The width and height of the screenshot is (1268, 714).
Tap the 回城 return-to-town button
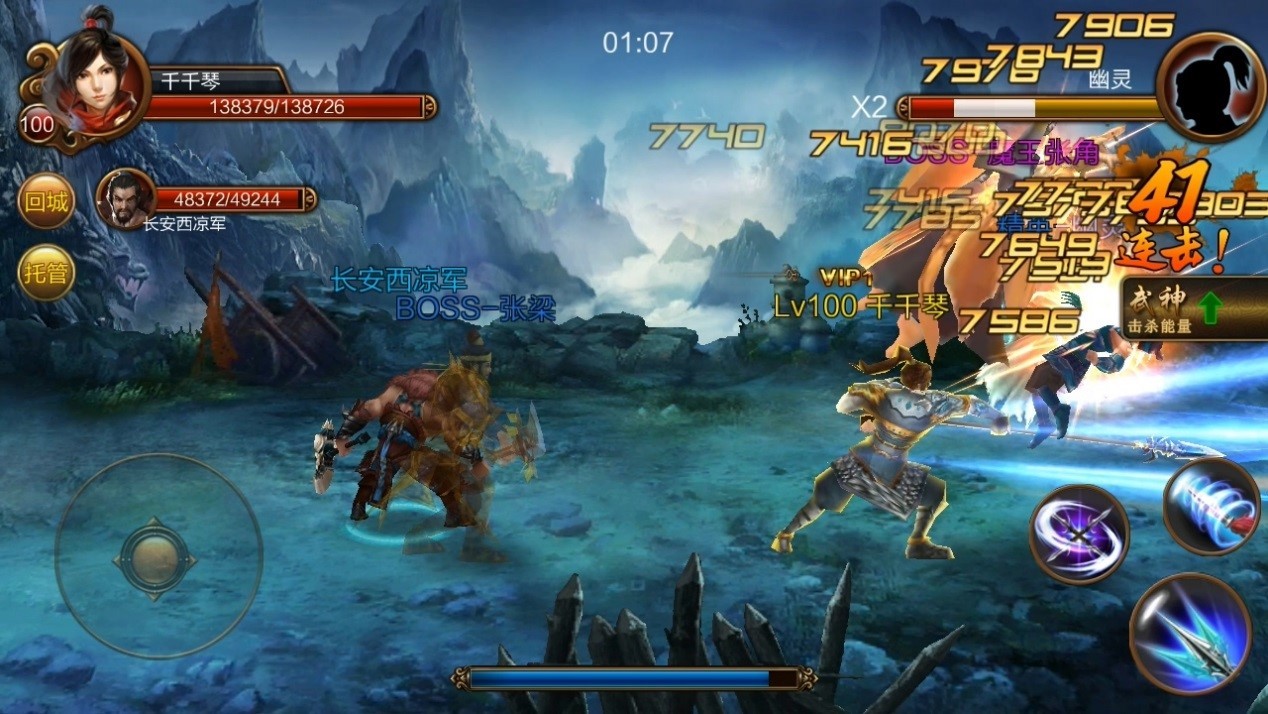[x=47, y=203]
